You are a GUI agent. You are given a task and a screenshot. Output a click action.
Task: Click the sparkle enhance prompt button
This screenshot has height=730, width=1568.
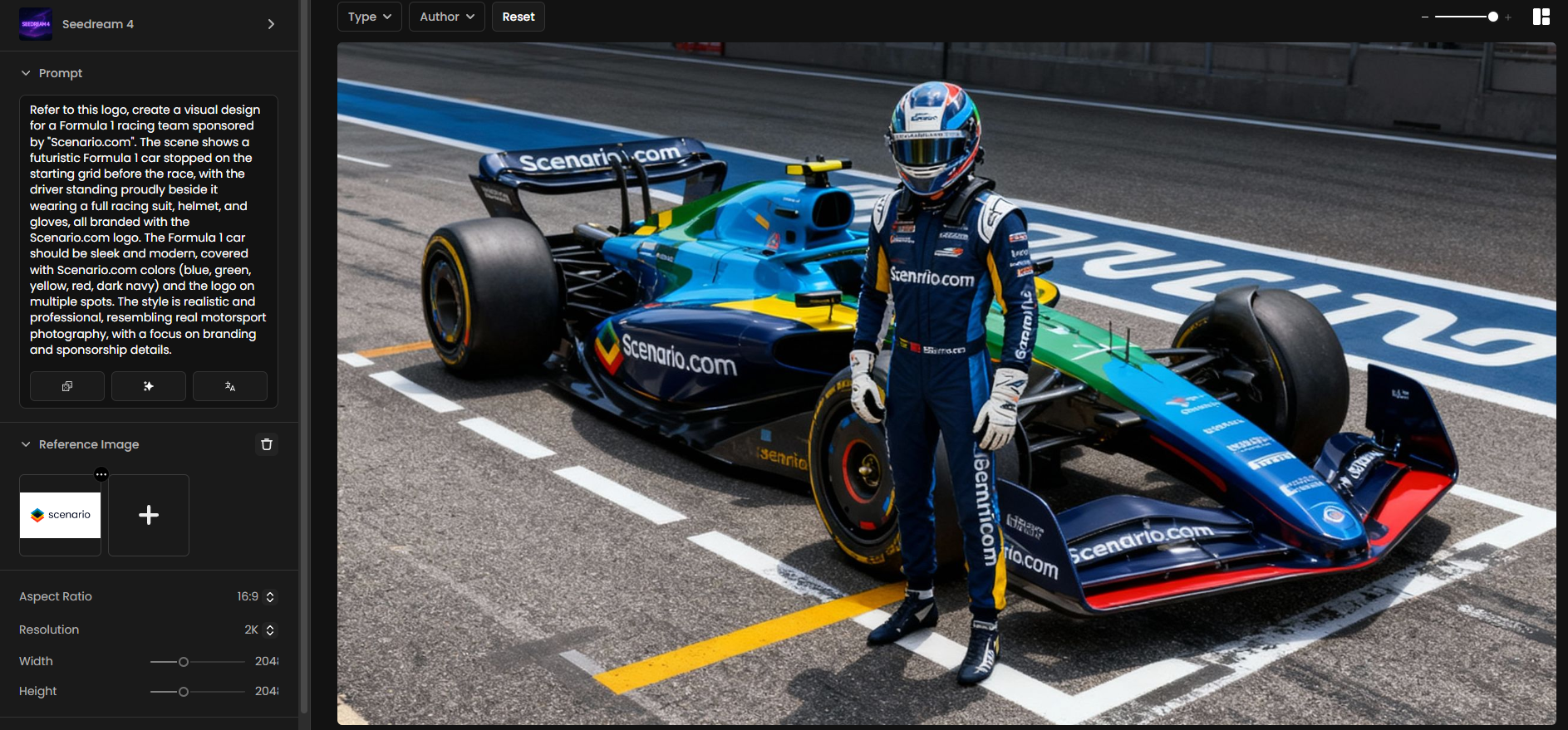(149, 386)
